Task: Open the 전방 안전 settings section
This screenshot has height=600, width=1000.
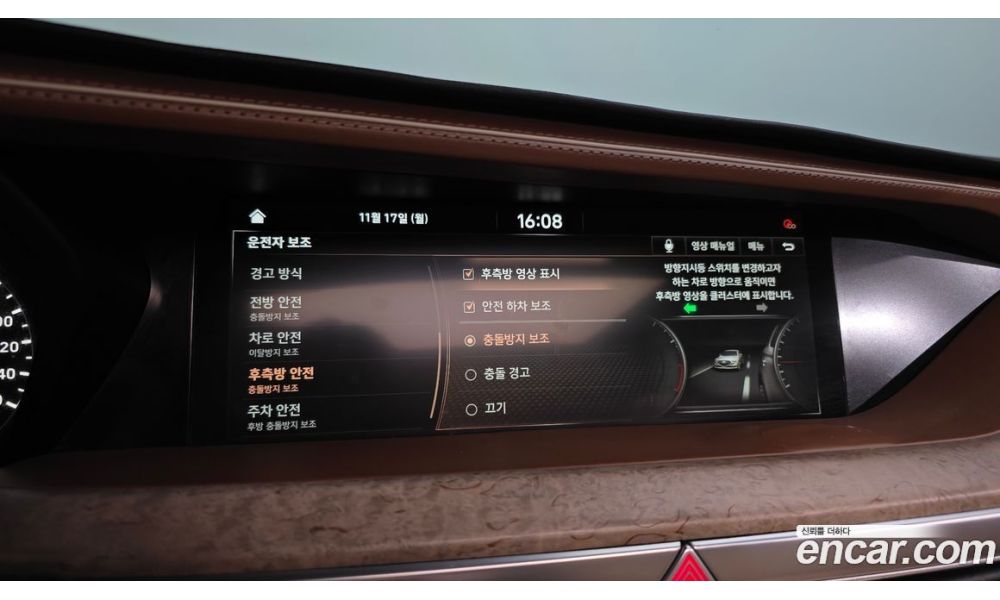Action: [x=276, y=306]
